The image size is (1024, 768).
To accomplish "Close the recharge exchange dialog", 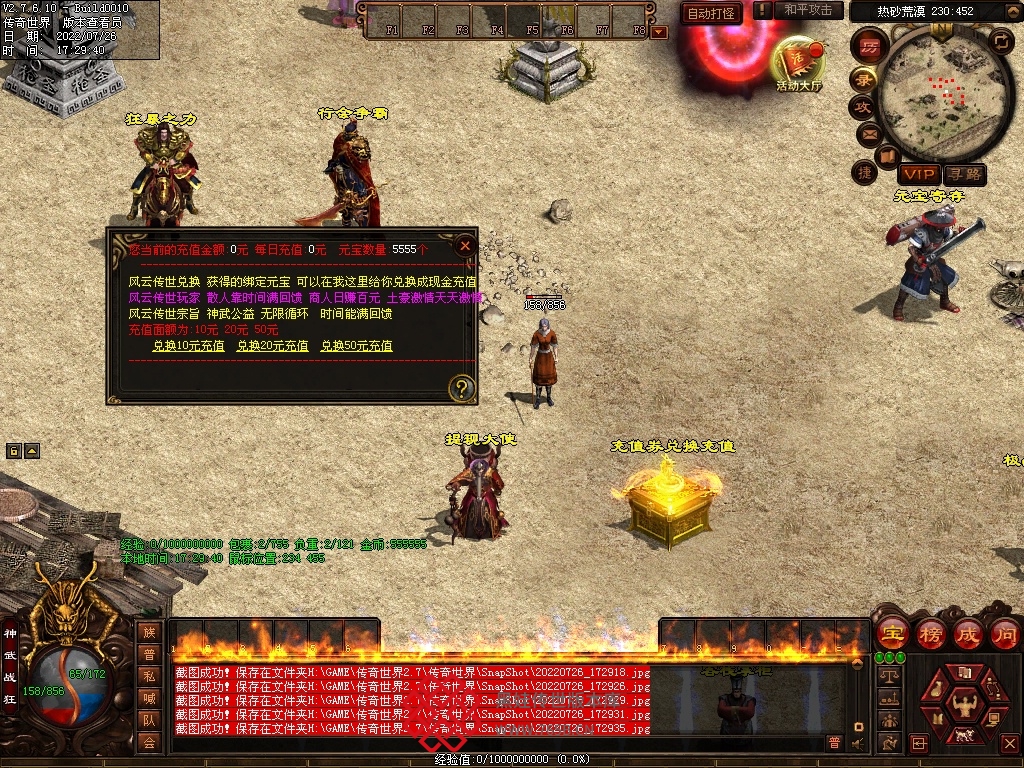I will (x=464, y=245).
